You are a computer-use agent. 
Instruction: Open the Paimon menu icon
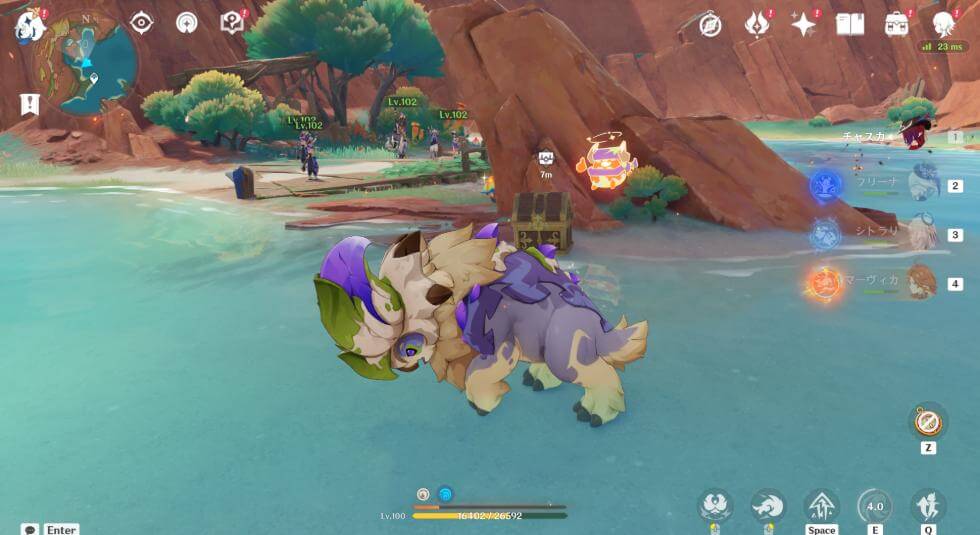click(x=28, y=26)
